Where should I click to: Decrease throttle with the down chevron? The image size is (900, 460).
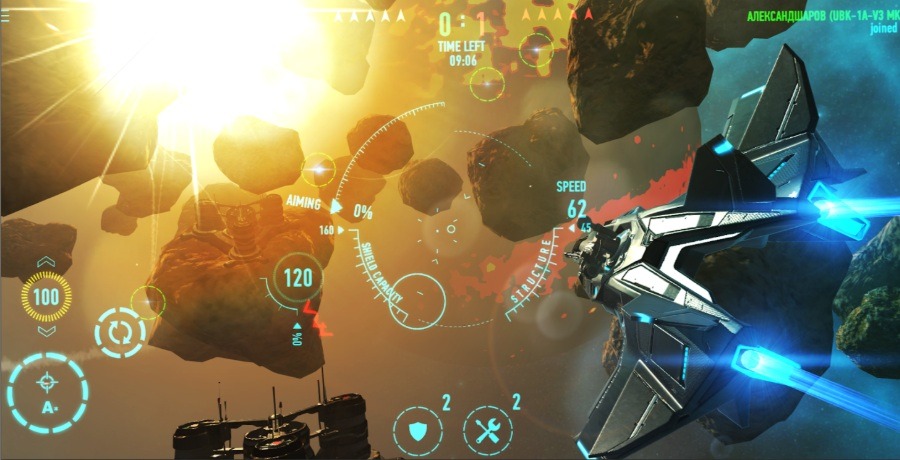click(x=46, y=331)
